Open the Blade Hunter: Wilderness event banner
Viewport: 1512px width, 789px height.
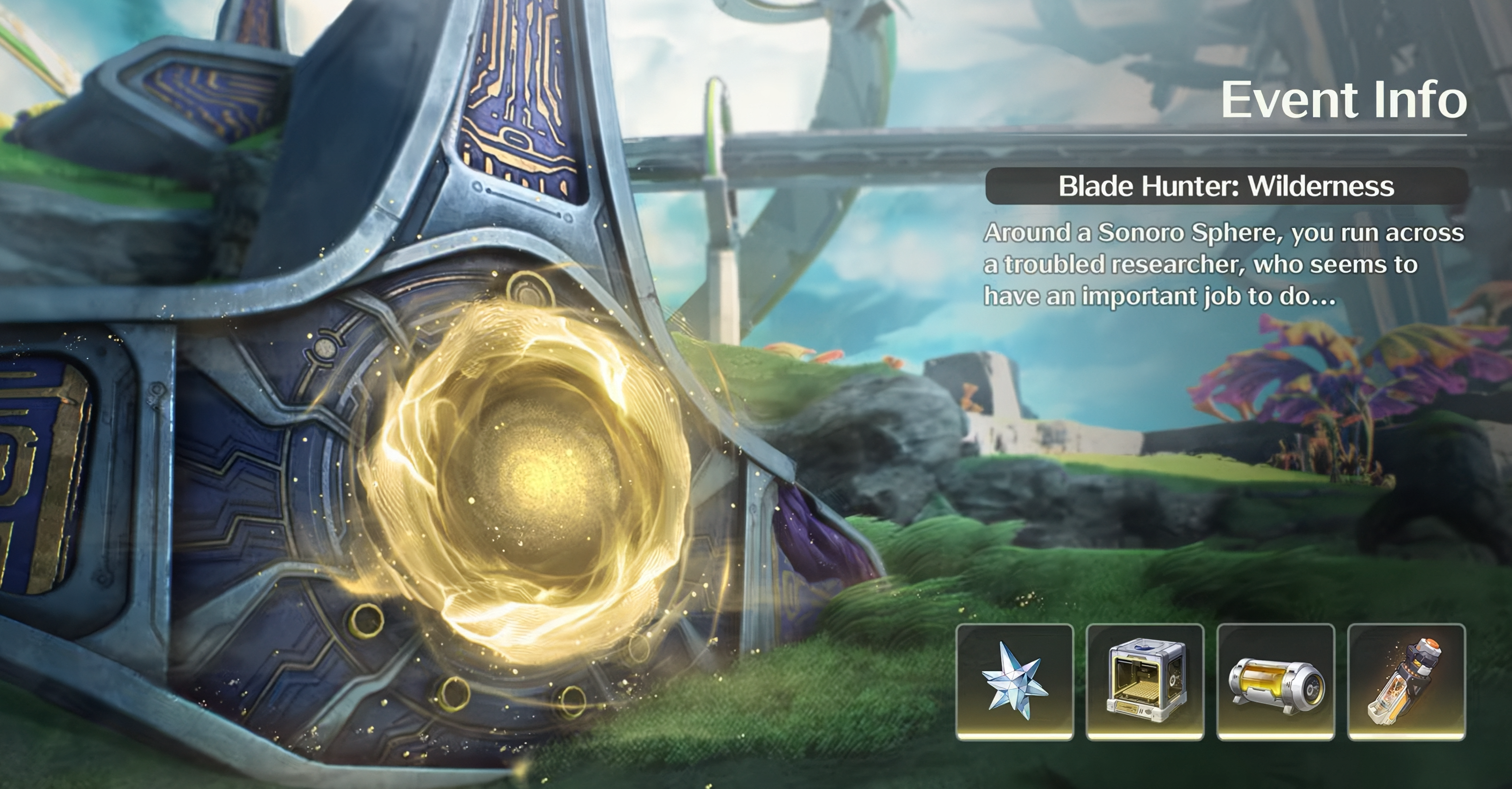point(1226,186)
